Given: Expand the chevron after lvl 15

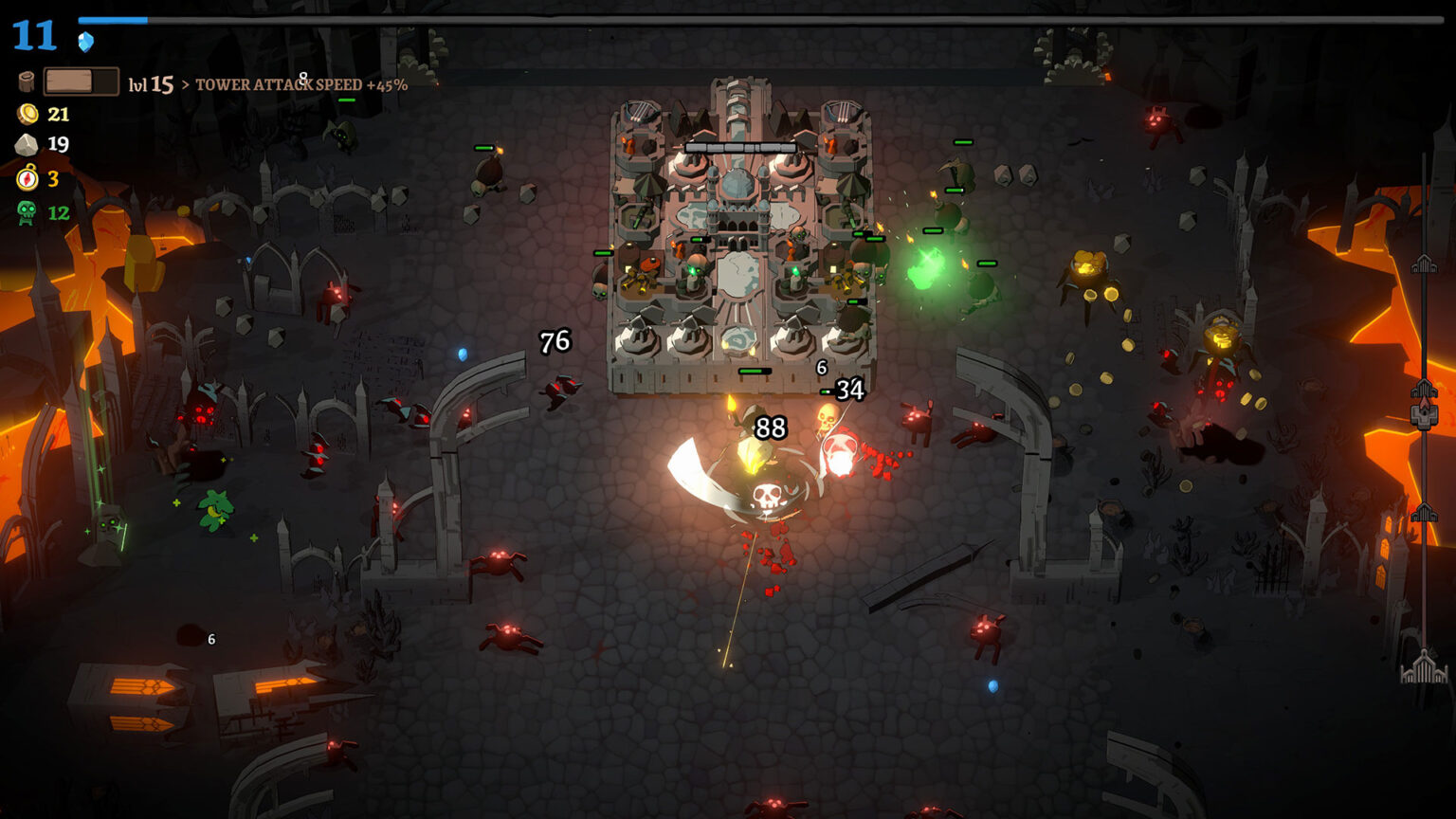Looking at the screenshot, I should [x=185, y=85].
